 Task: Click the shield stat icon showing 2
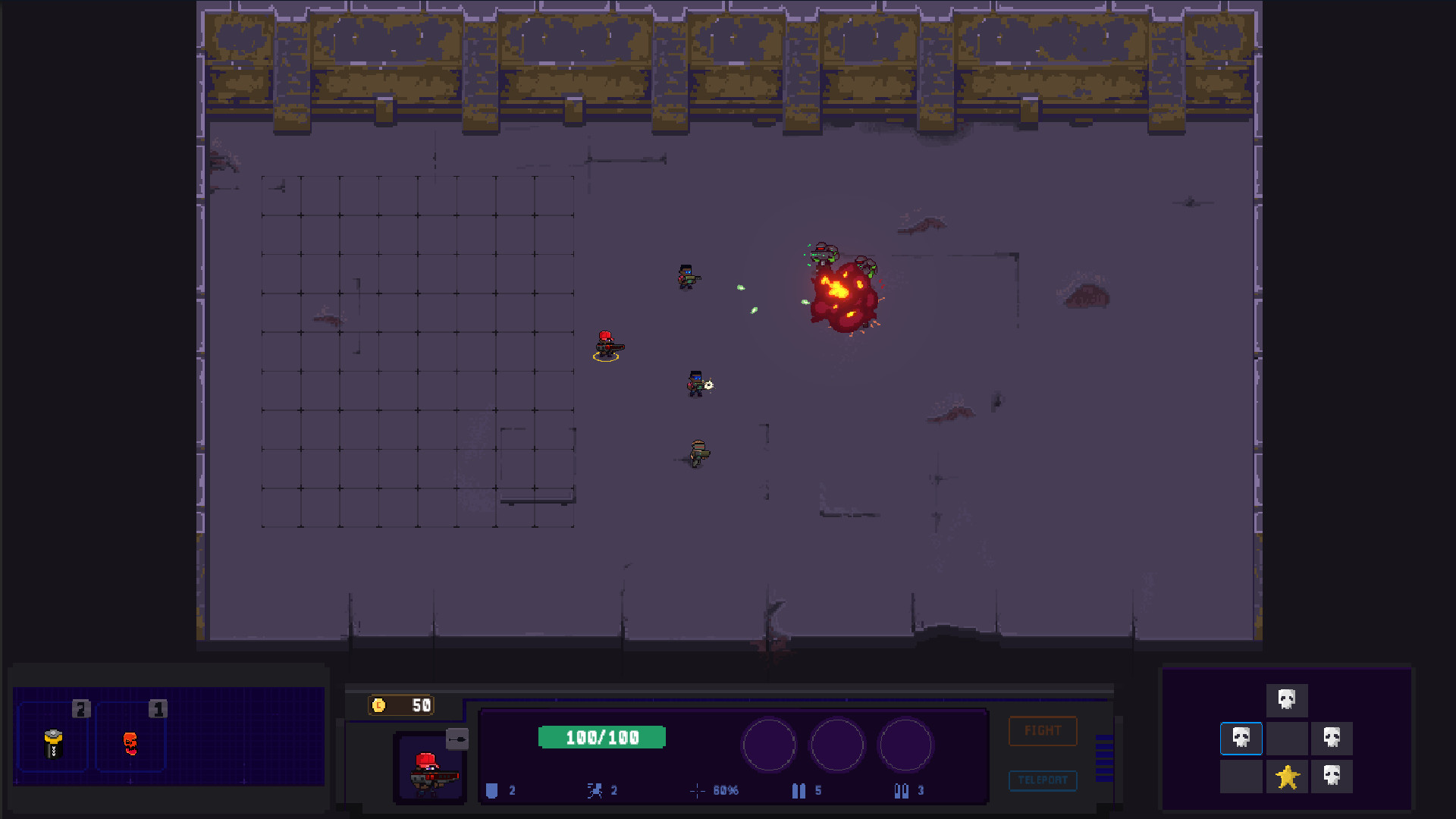(x=493, y=790)
